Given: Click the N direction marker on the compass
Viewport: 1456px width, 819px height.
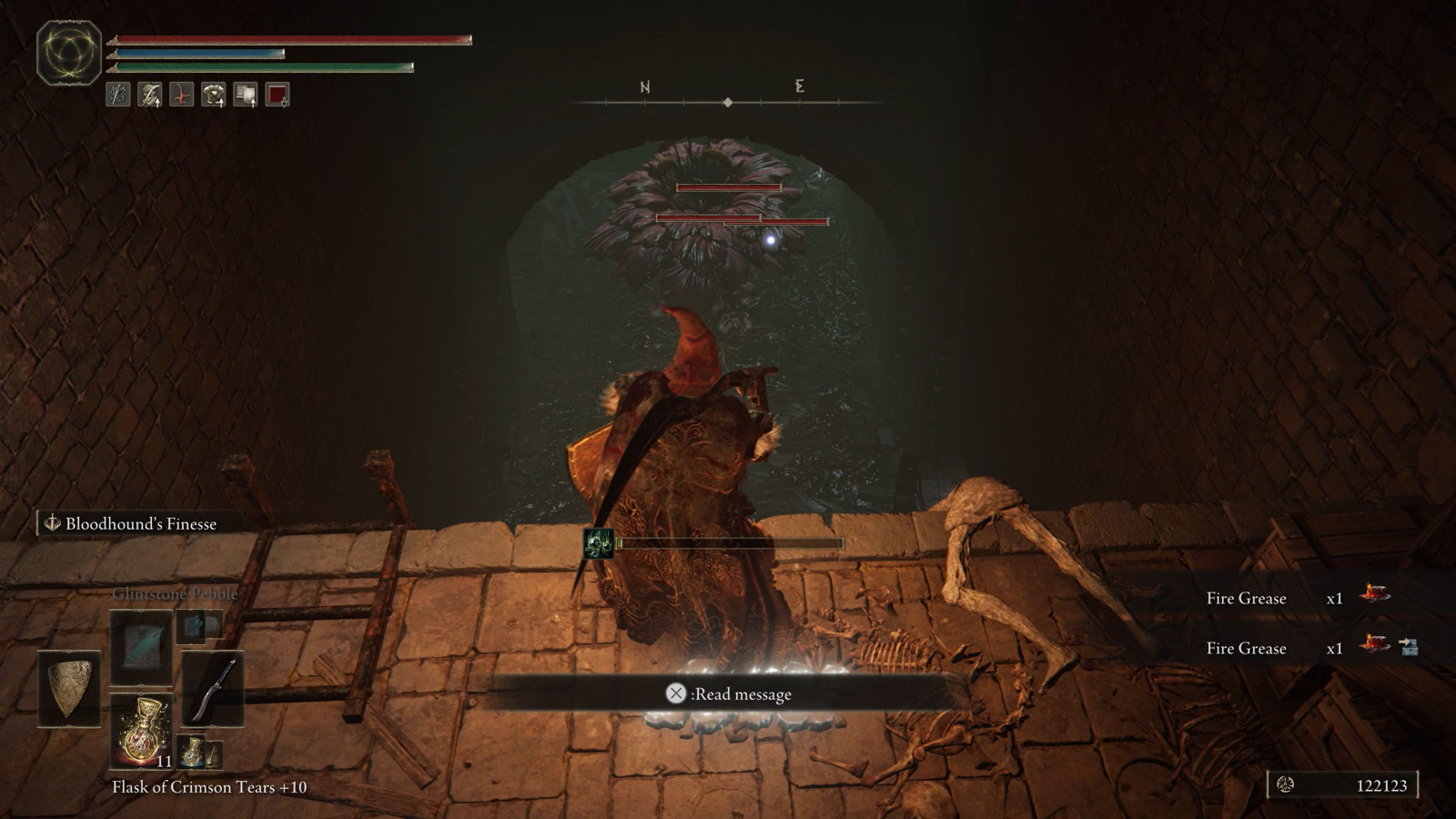Looking at the screenshot, I should coord(645,87).
